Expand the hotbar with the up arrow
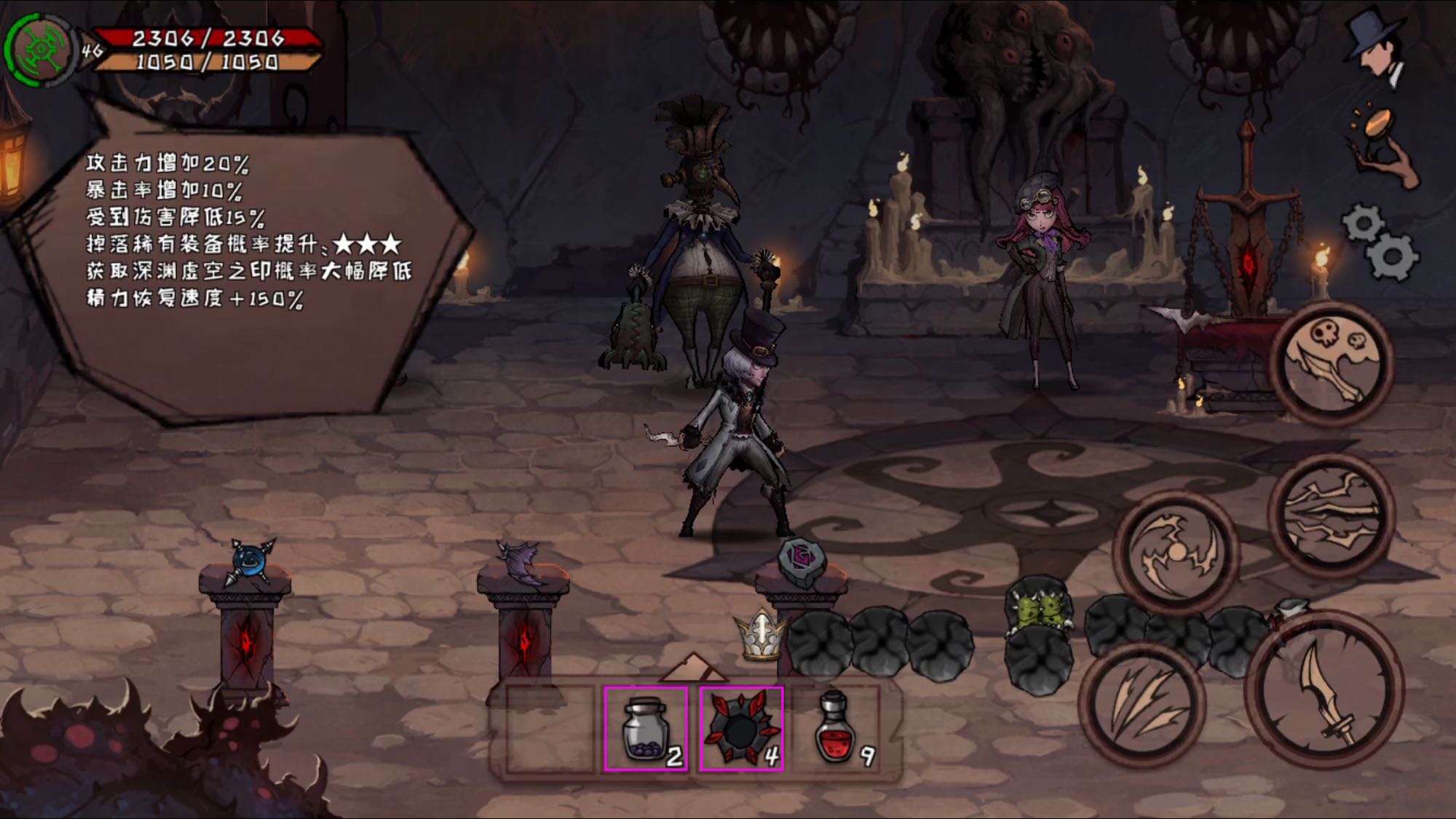Screen dimensions: 1456x819 (692, 665)
